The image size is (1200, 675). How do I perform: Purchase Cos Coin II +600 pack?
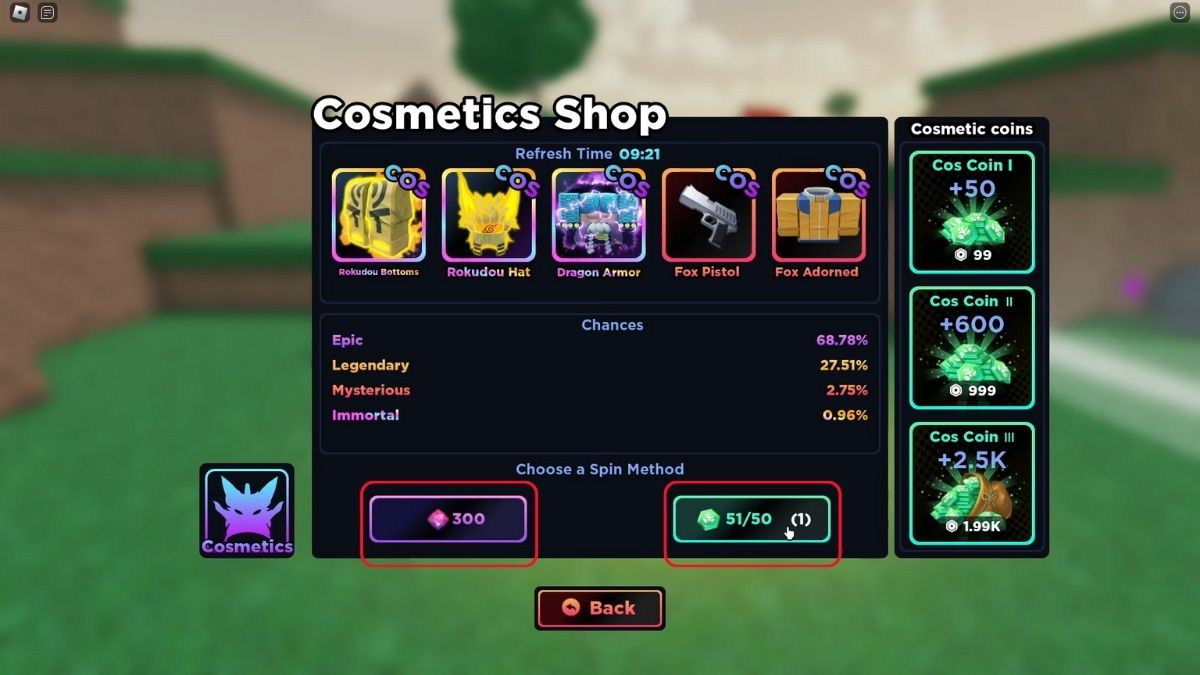[x=971, y=348]
